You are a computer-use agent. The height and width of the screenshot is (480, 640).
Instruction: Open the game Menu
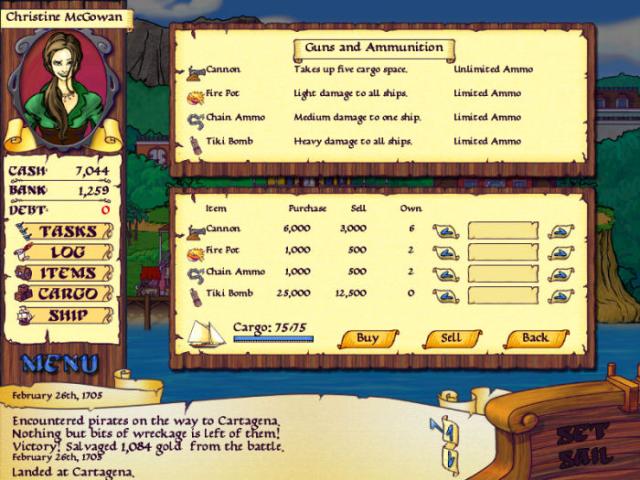click(x=59, y=363)
